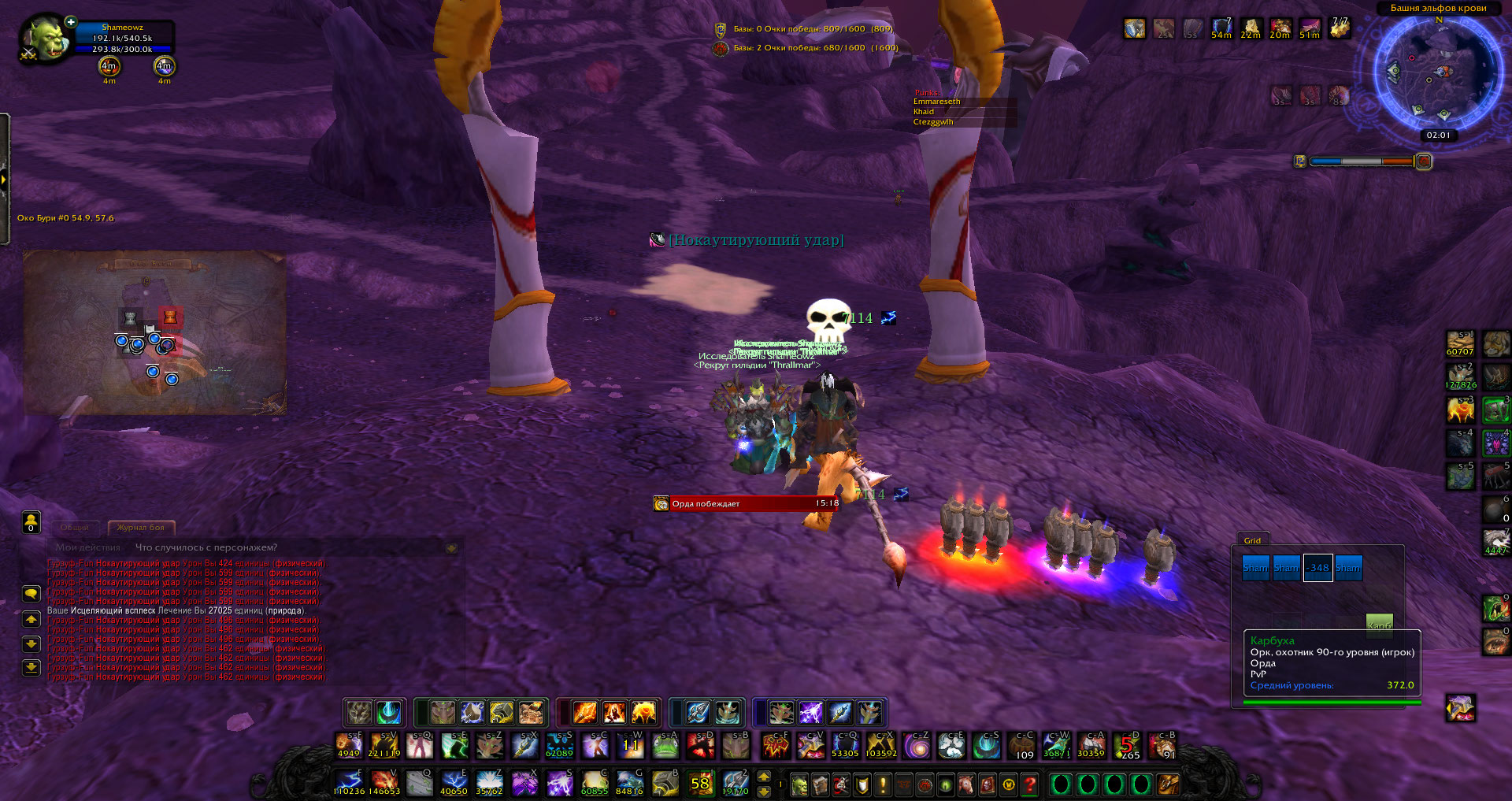Use the action slot showing cooldown 58

700,784
